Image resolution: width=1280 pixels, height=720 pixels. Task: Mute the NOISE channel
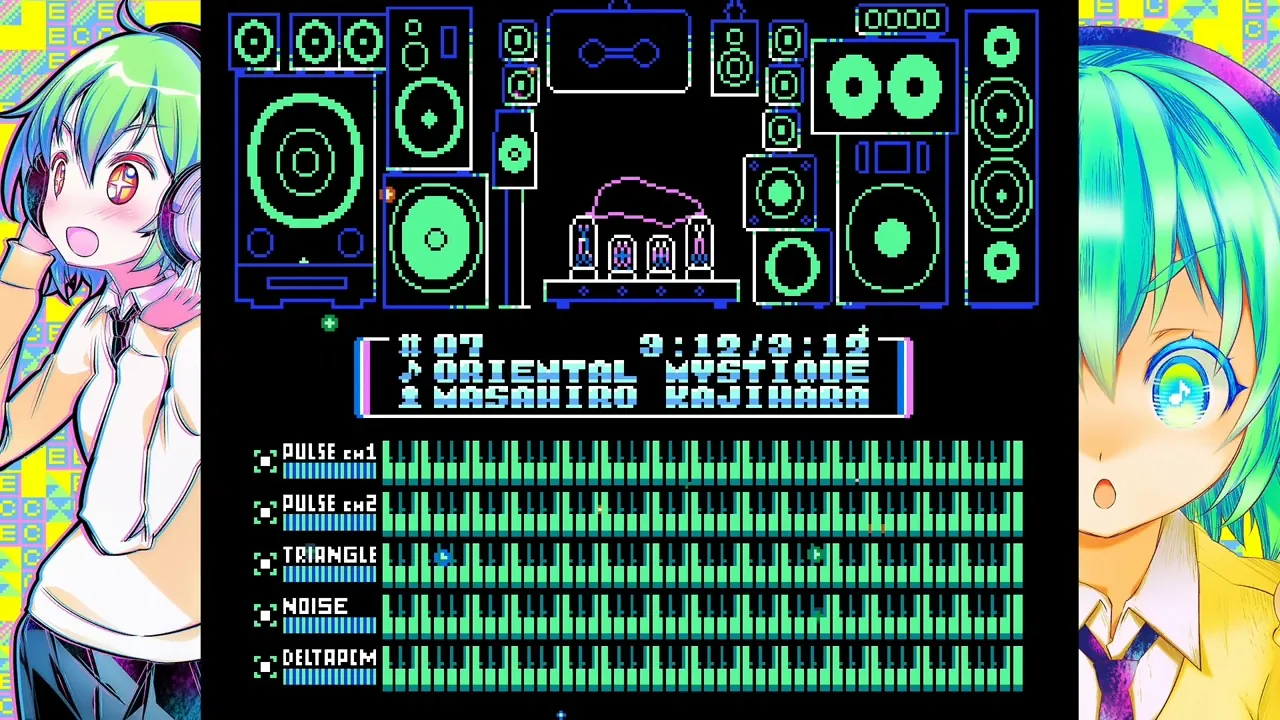pos(265,614)
